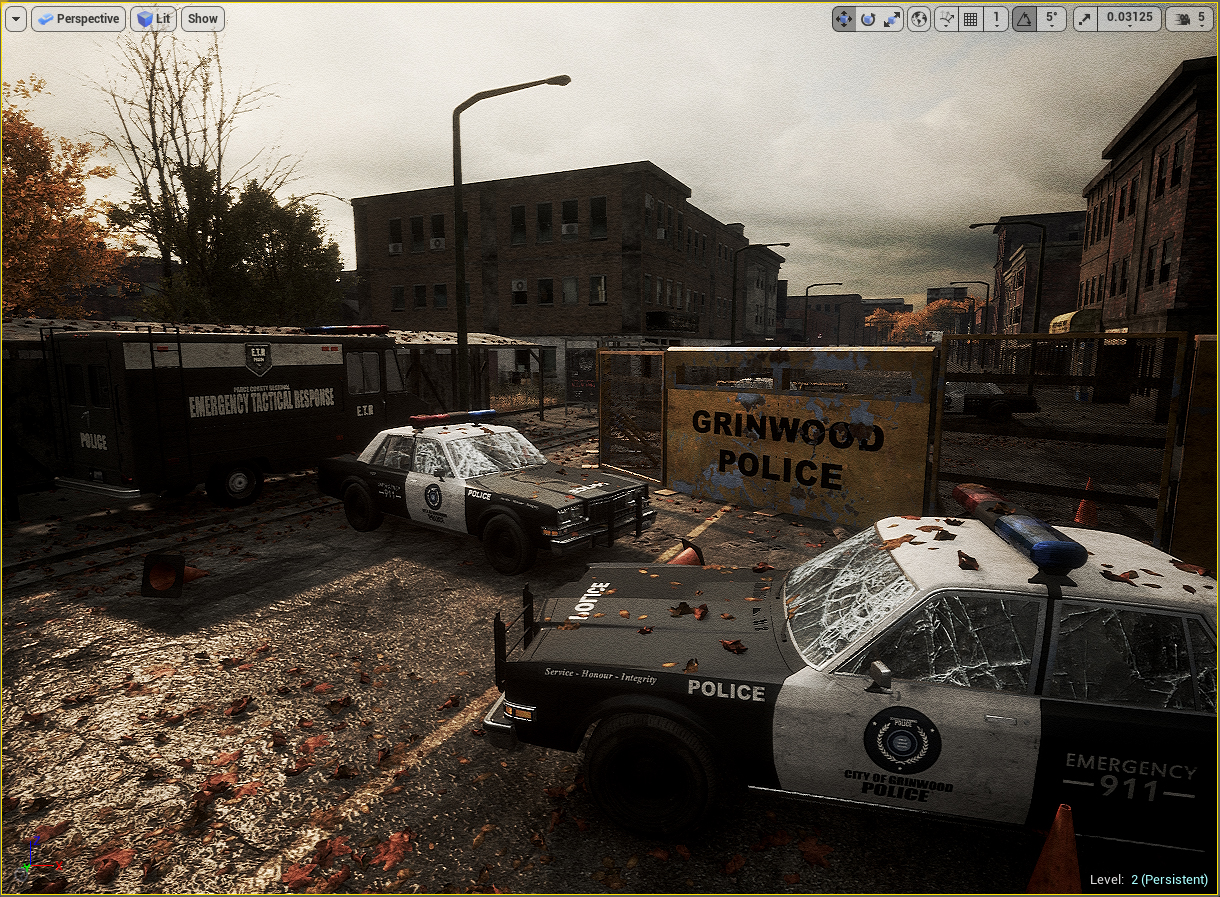Click the Level 2 (Persistent) label
Screen dimensions: 1220x897
1148,880
